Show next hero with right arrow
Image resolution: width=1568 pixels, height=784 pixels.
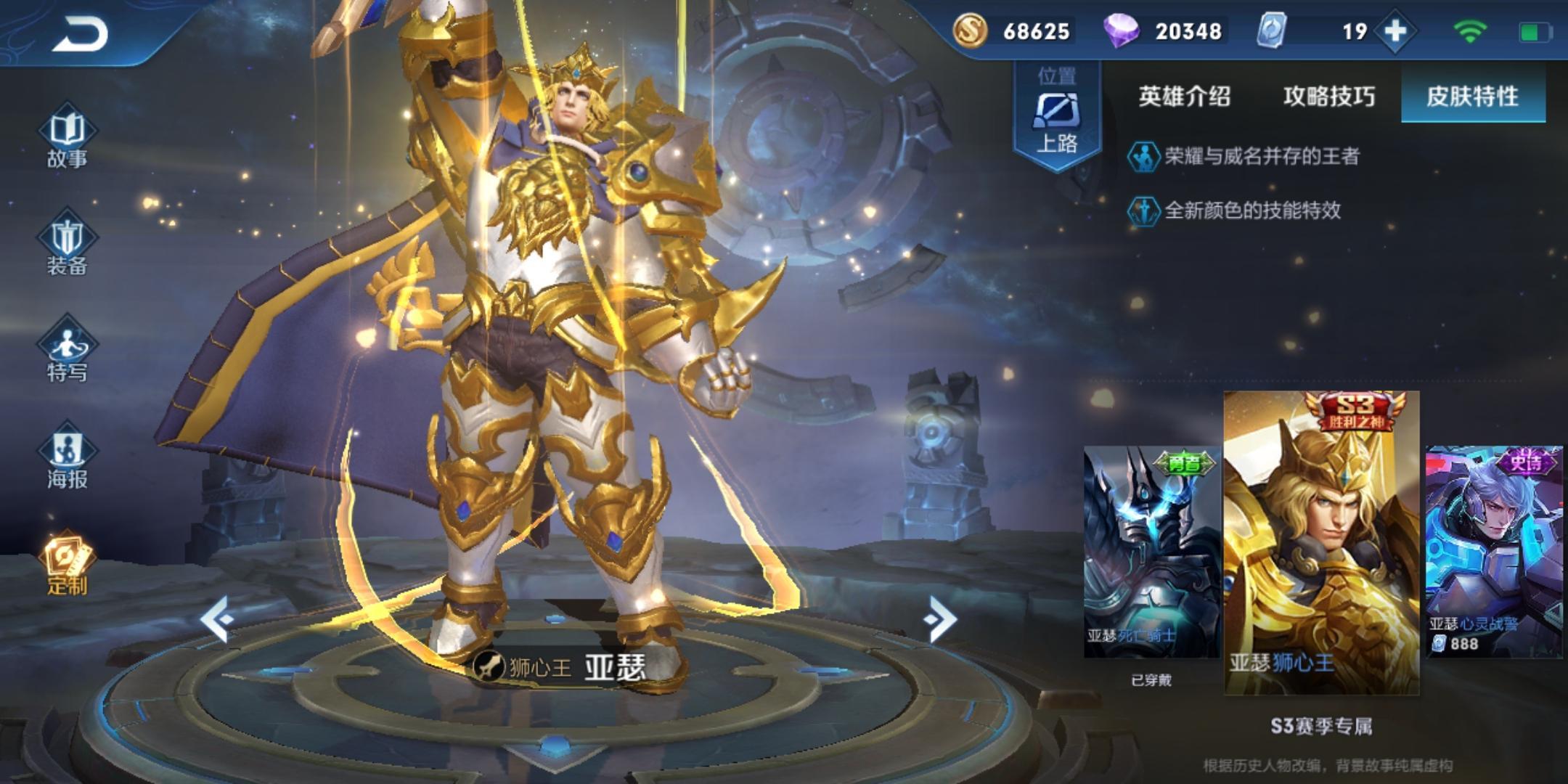940,619
